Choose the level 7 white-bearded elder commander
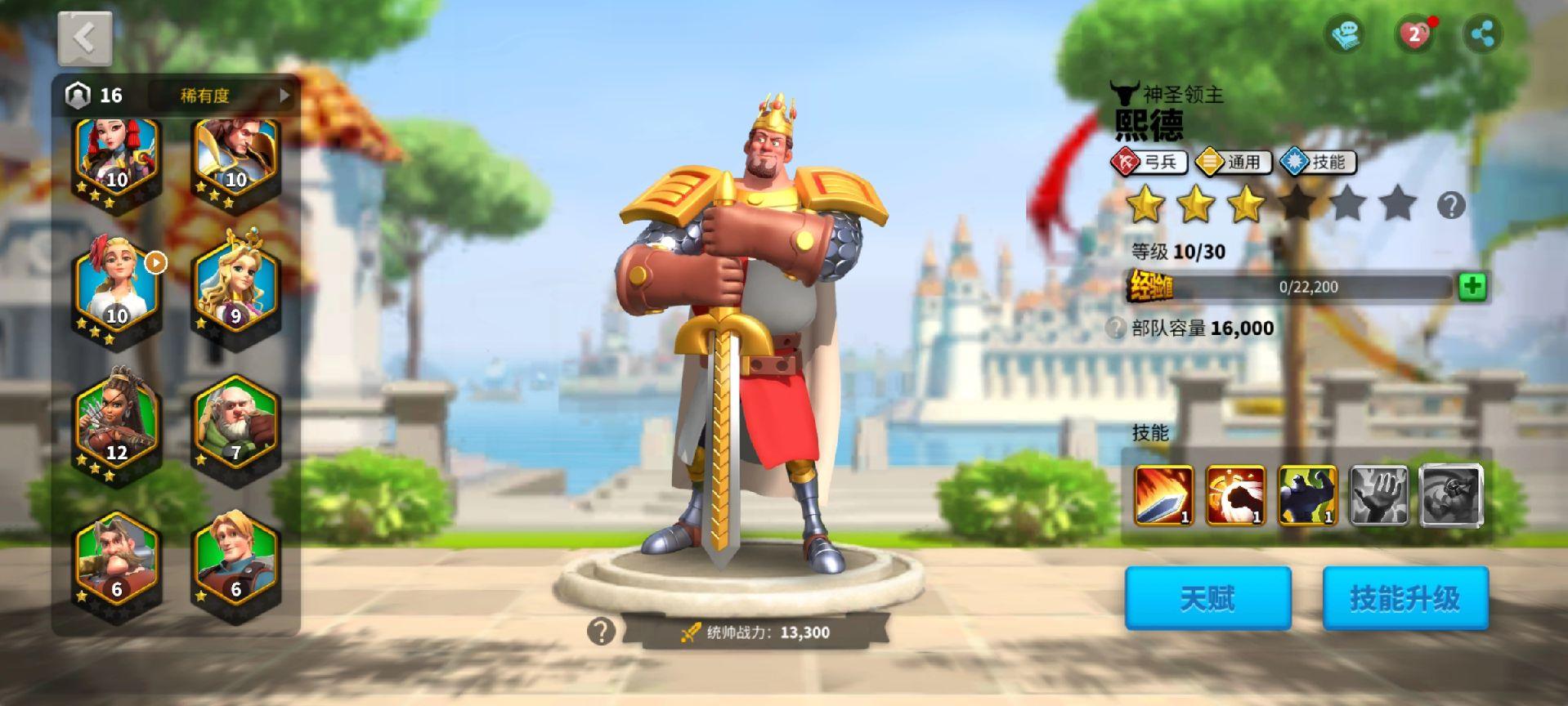Screen dimensions: 1568x706 (235, 423)
